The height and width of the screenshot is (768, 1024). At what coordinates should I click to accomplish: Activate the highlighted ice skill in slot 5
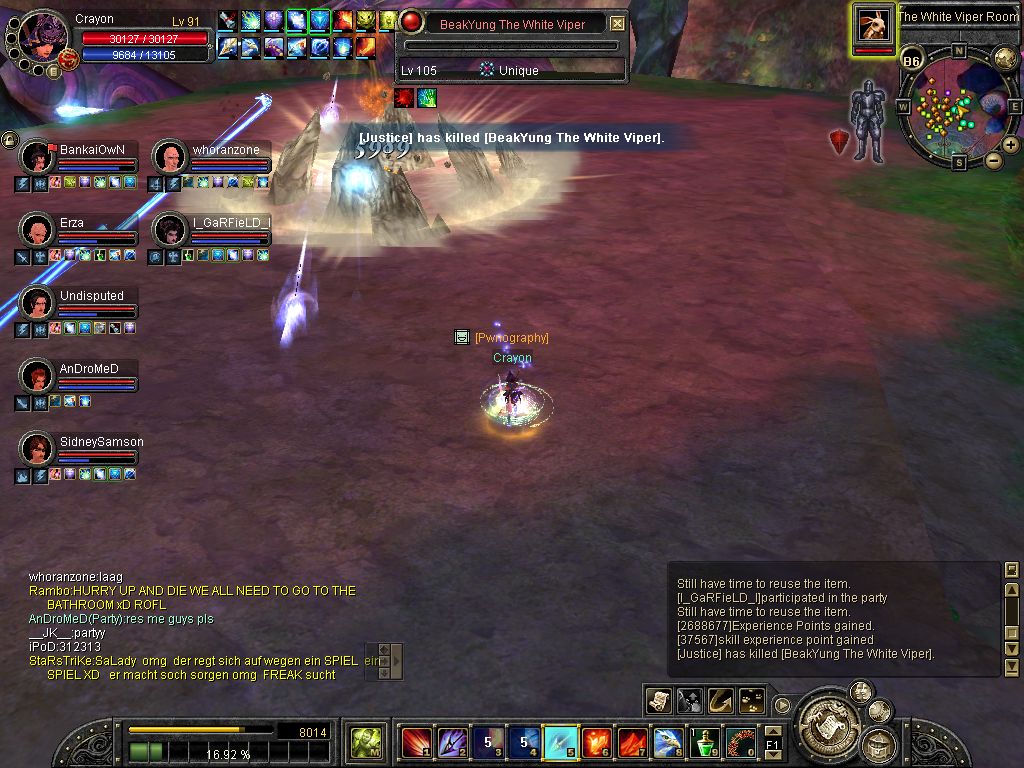(559, 742)
